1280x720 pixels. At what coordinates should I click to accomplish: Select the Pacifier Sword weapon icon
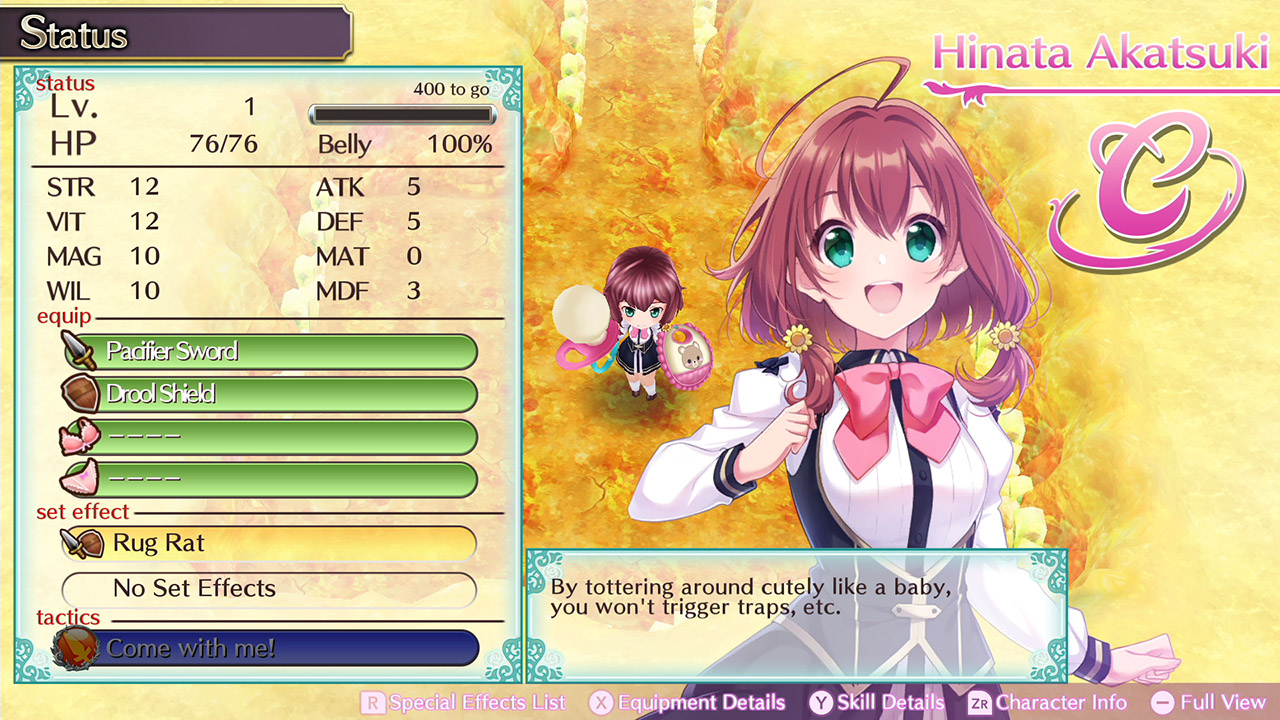[80, 352]
